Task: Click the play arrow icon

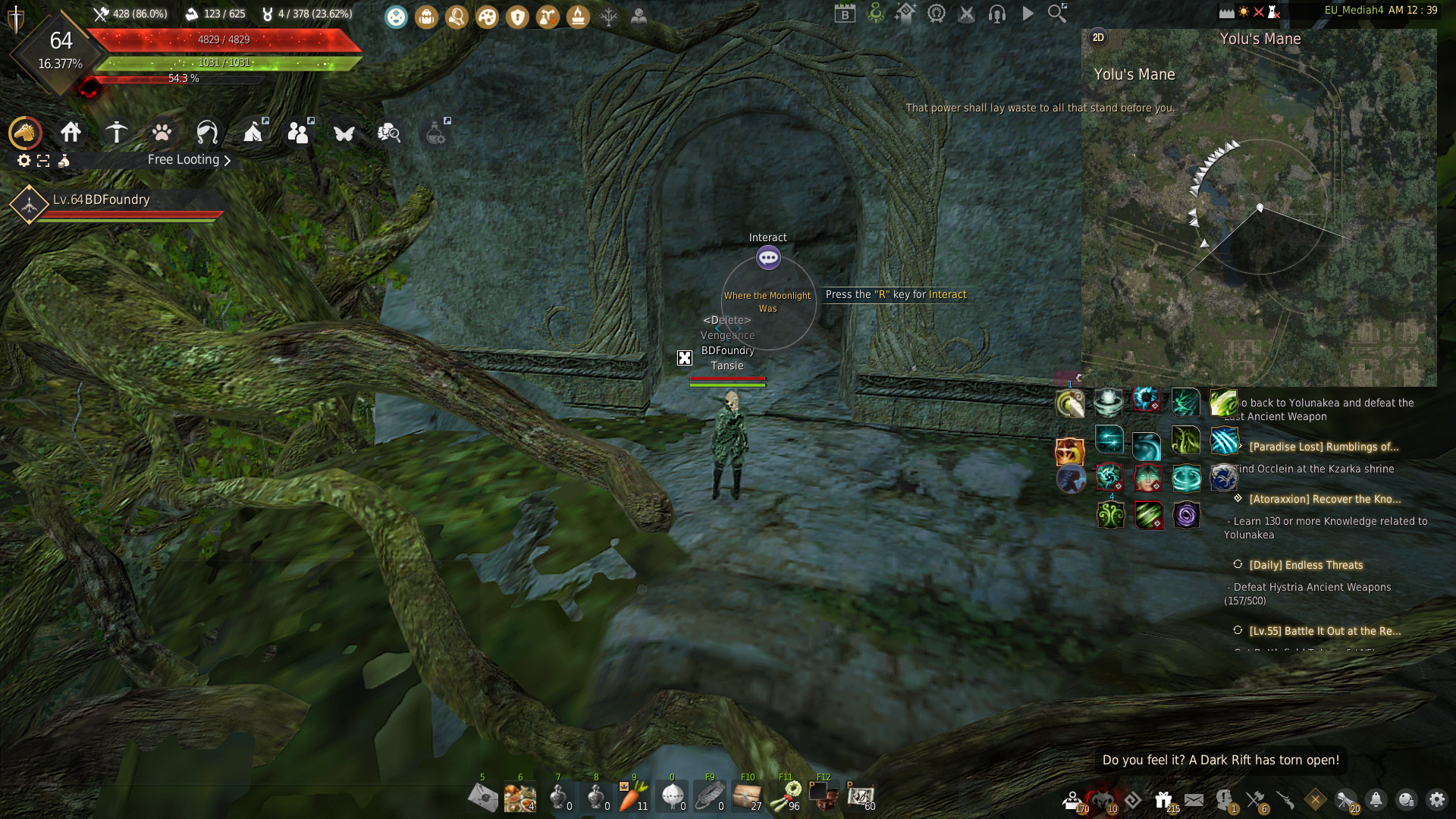Action: pos(1028,14)
